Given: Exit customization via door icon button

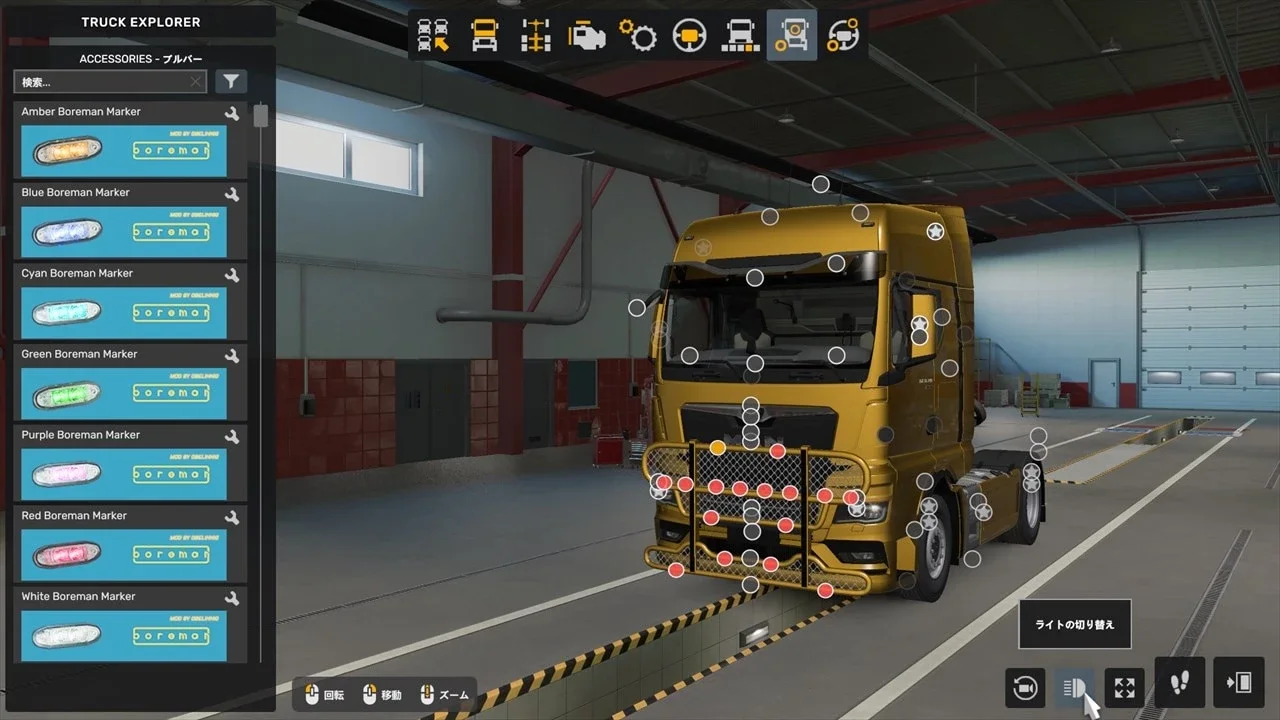Looking at the screenshot, I should click(1238, 683).
